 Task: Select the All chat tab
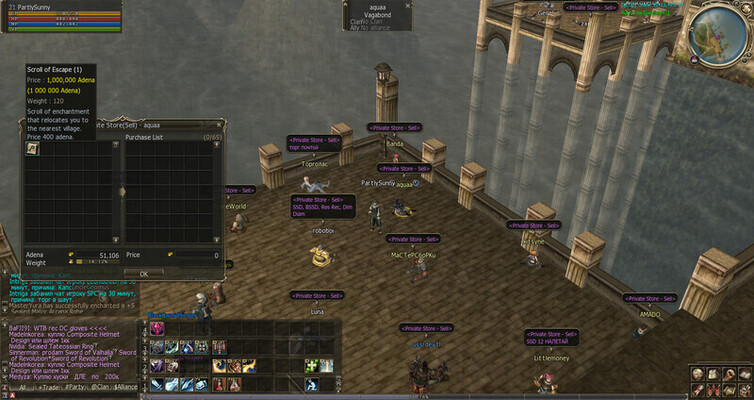pos(22,386)
